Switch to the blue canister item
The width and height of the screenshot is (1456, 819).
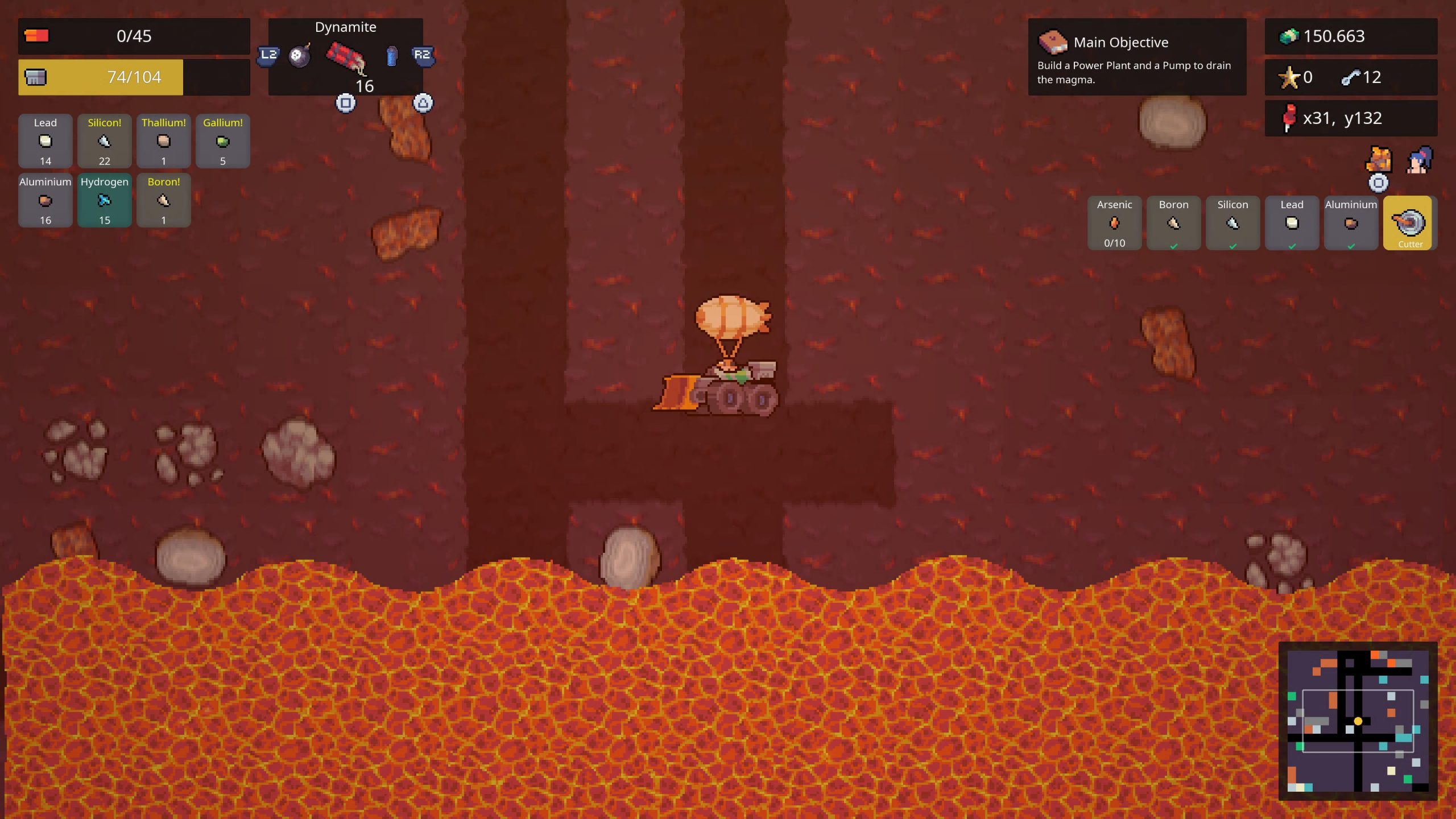391,56
